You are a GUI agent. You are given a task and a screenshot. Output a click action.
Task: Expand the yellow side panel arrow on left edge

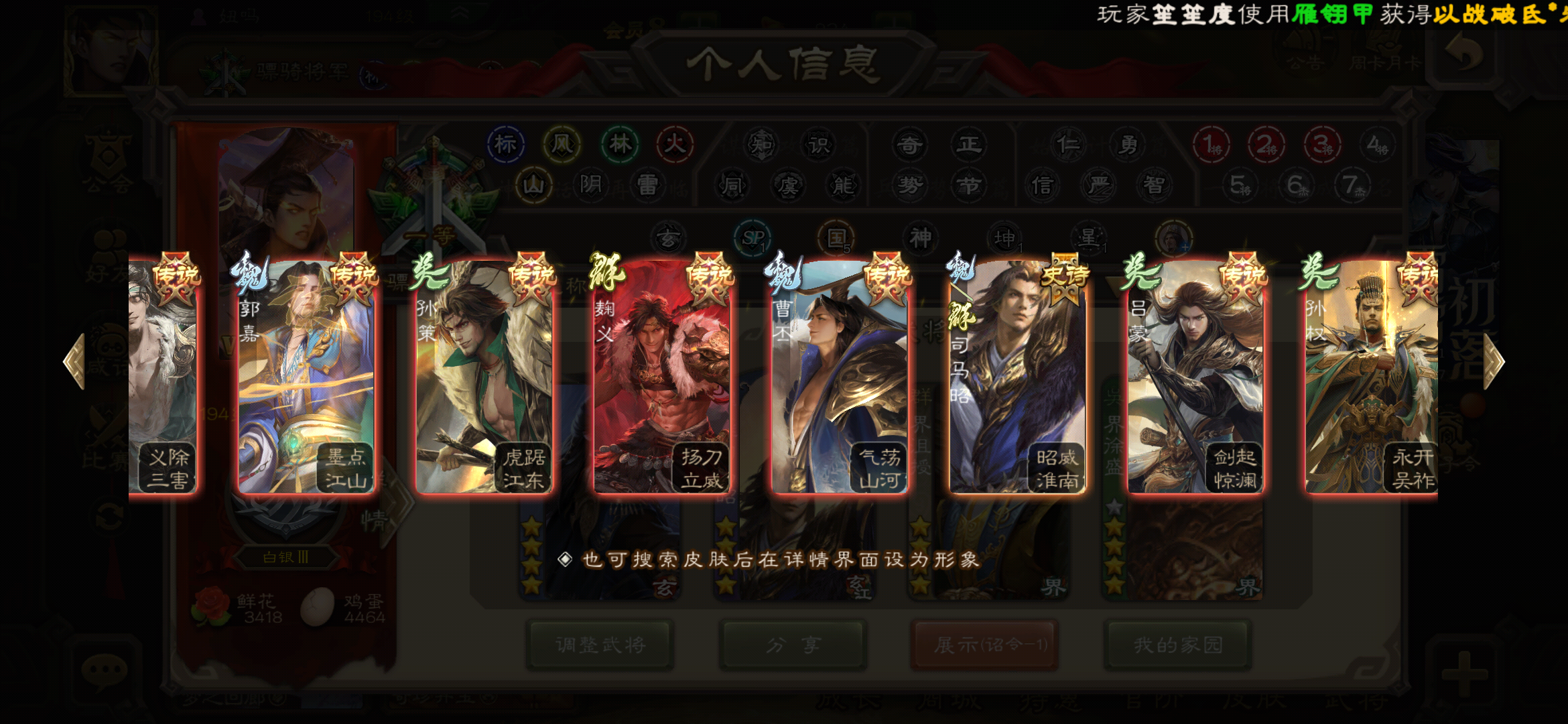[x=76, y=361]
